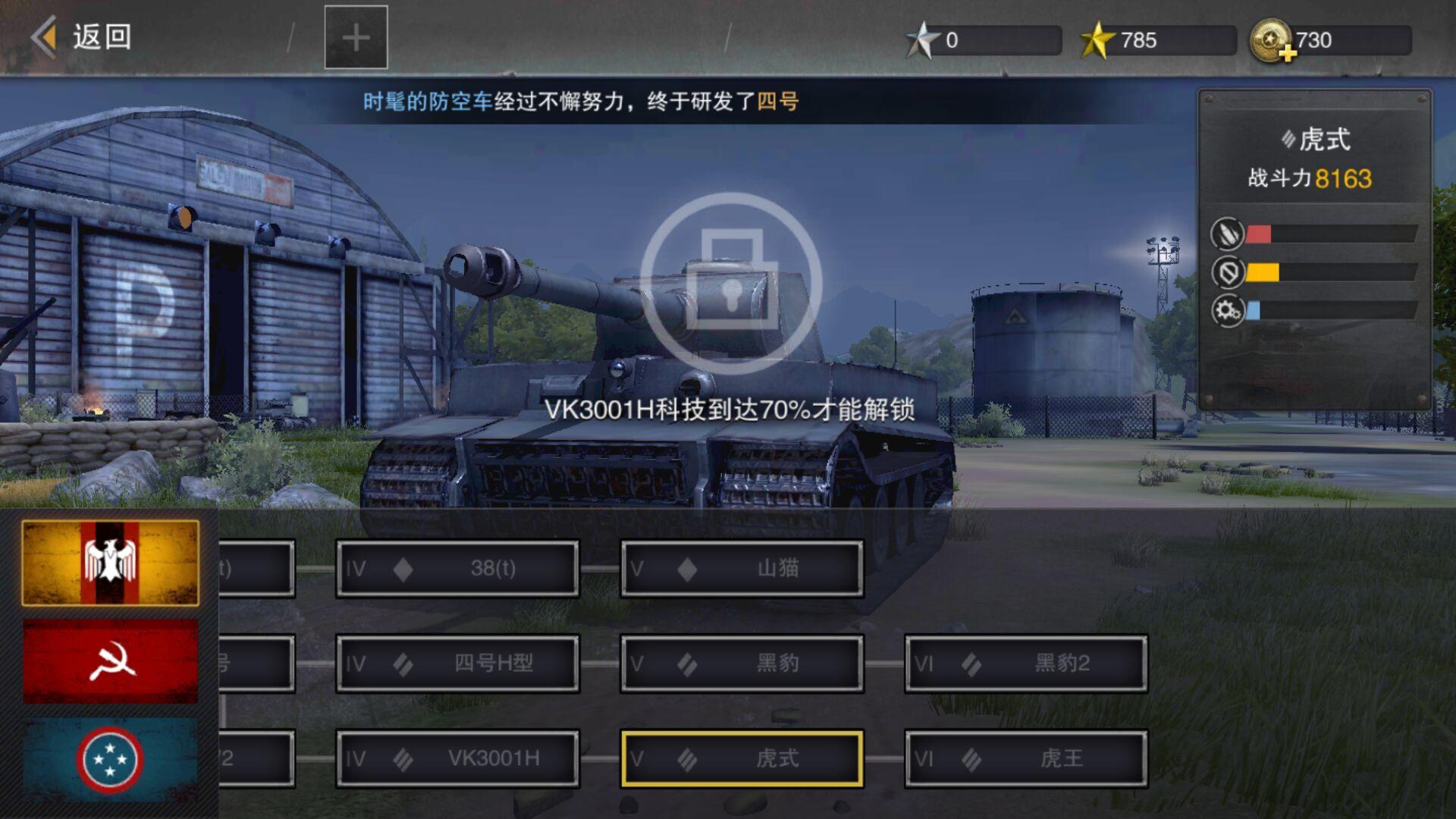The height and width of the screenshot is (819, 1456).
Task: Click the plus empty slot at the top
Action: 356,37
